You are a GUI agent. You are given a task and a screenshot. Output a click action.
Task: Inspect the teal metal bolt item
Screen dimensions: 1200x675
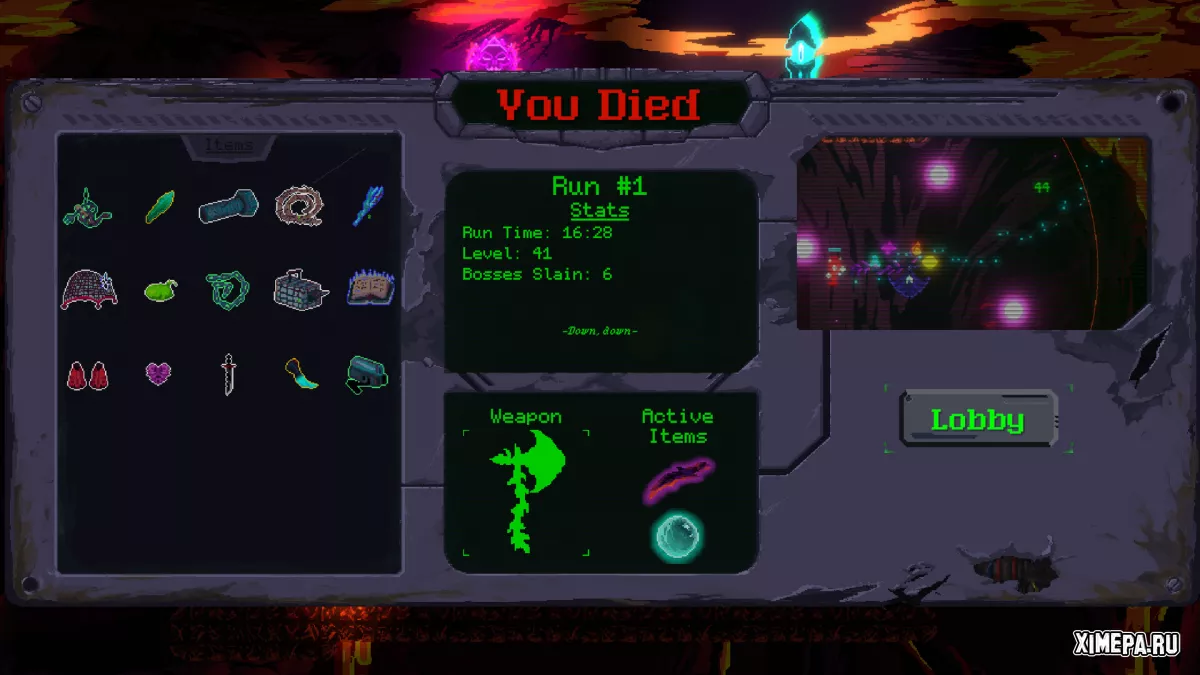[228, 207]
